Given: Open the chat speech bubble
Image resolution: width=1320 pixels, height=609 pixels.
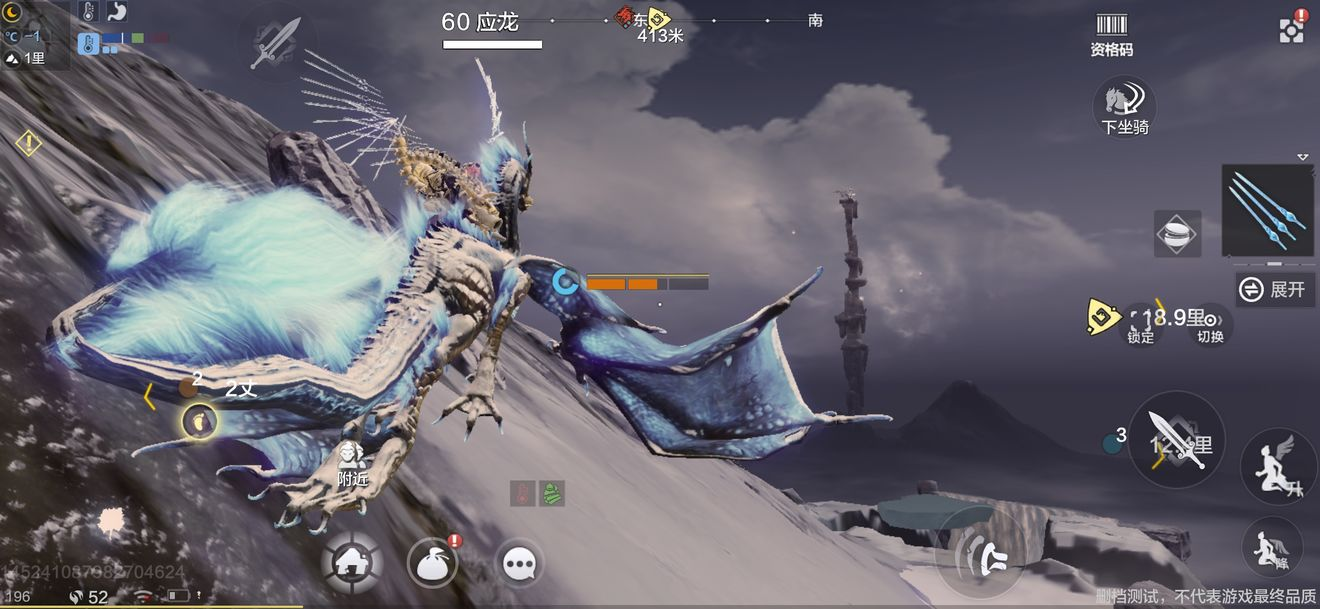Looking at the screenshot, I should click(519, 564).
